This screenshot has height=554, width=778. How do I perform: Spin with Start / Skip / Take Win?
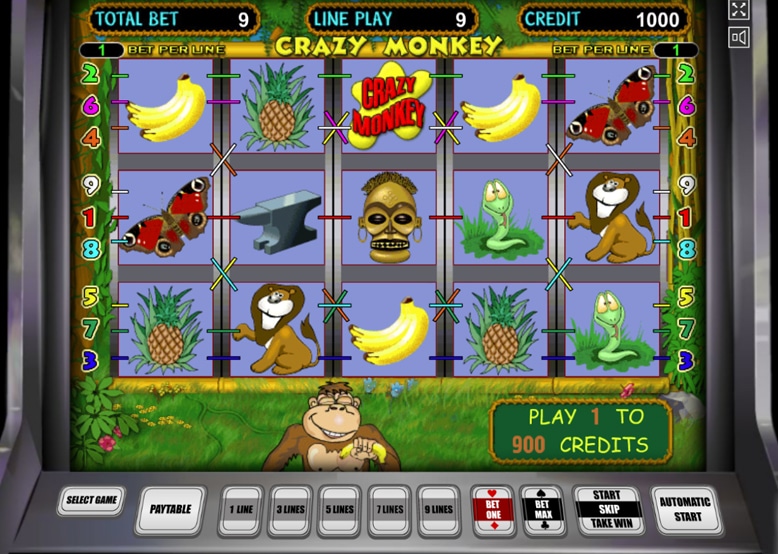click(607, 509)
